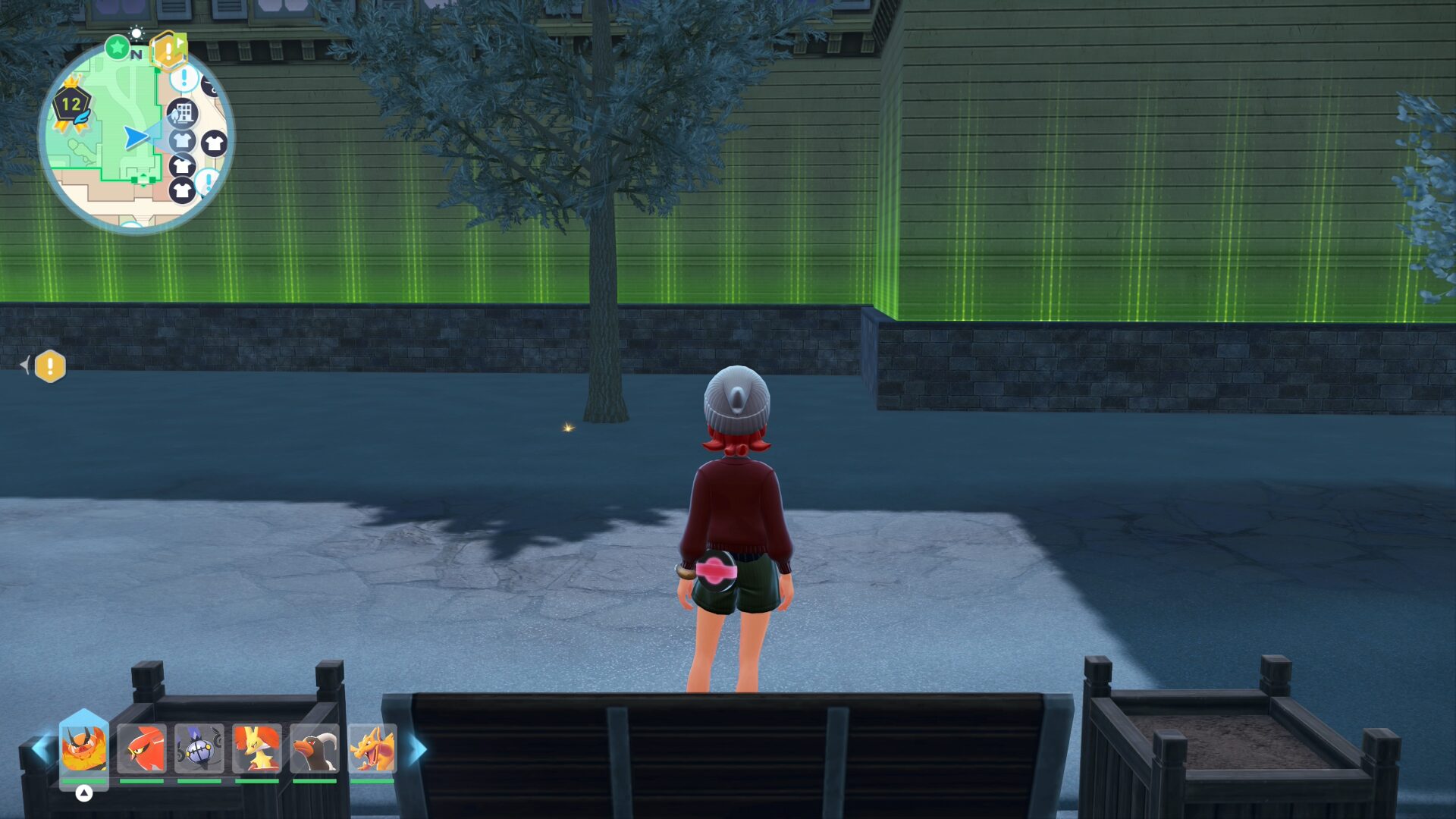The image size is (1456, 819).
Task: Click the yellow exclamation marker at the screen's left edge
Action: [x=50, y=366]
